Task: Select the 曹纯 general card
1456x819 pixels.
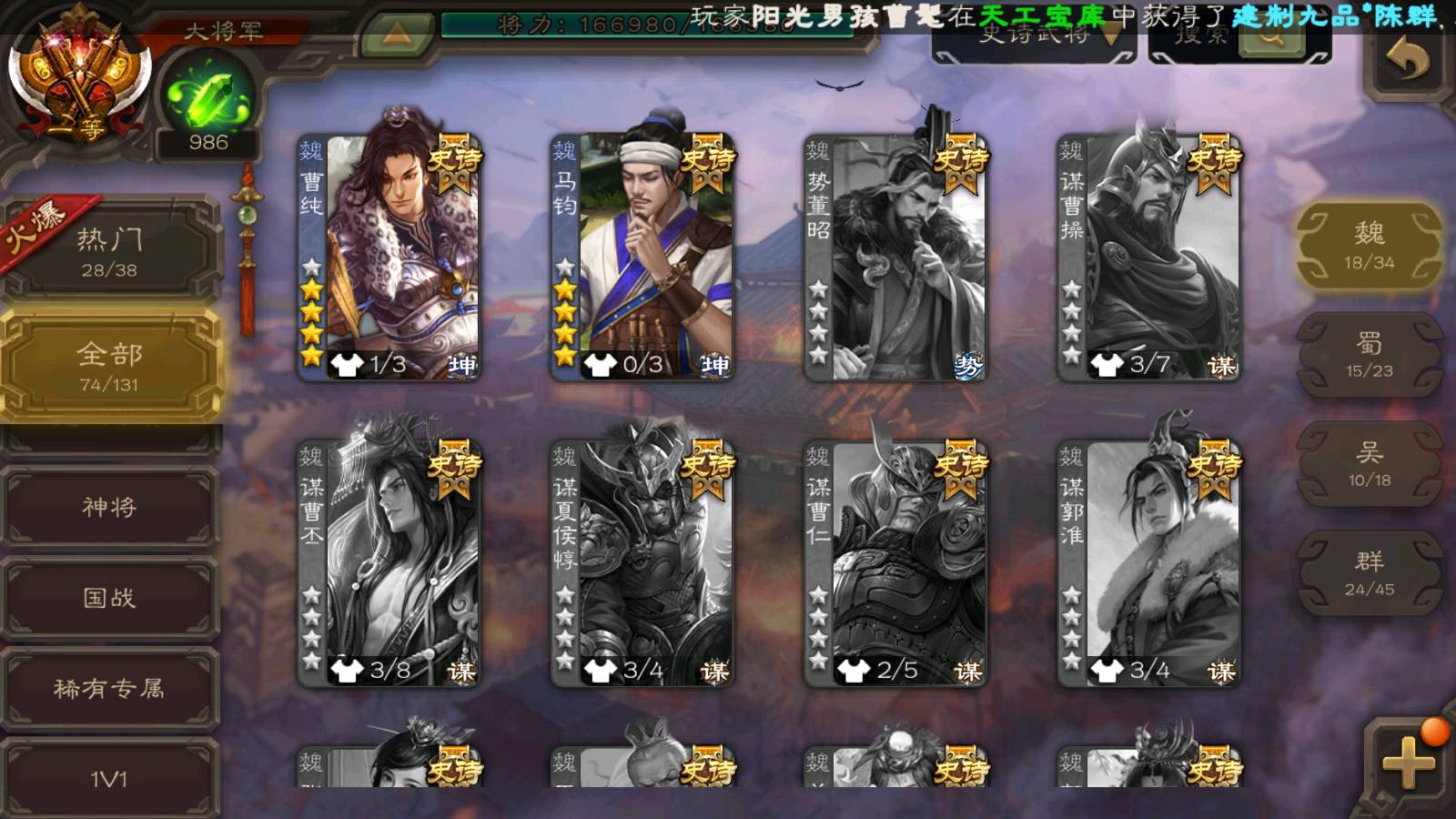Action: point(389,257)
